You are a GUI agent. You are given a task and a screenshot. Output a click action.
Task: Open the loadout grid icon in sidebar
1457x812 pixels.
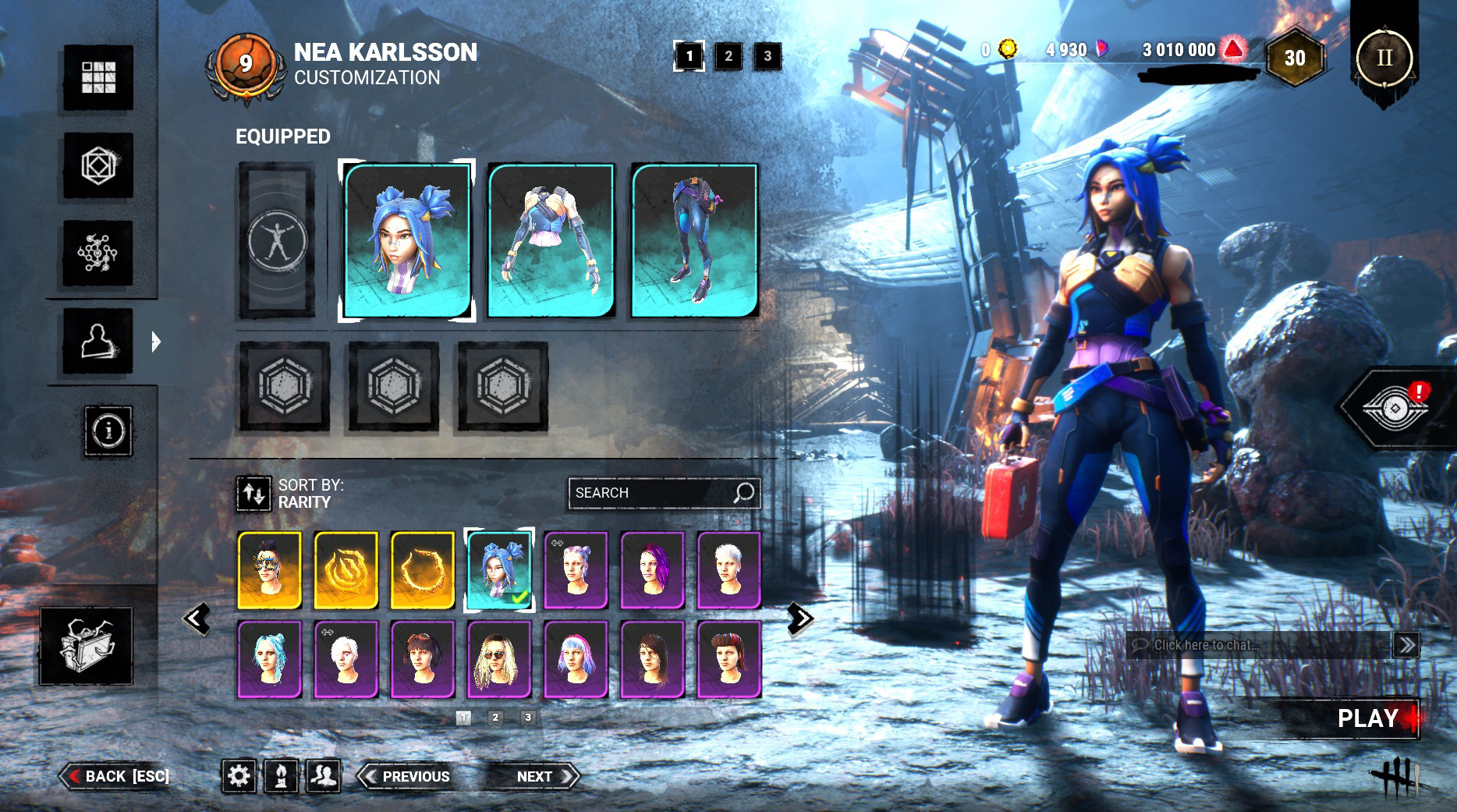click(97, 78)
